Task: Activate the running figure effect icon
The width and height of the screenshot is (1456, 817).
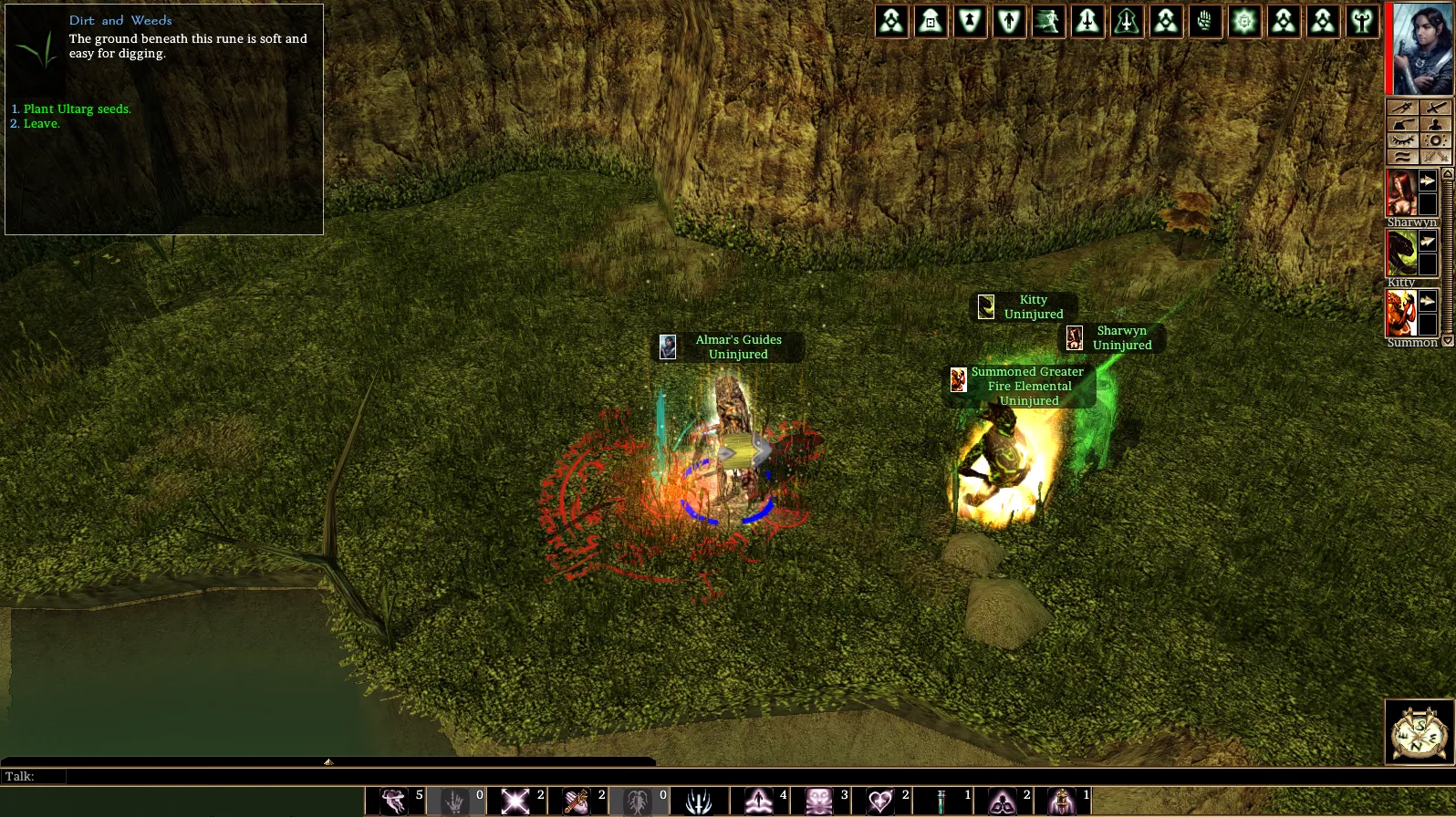Action: [1048, 21]
